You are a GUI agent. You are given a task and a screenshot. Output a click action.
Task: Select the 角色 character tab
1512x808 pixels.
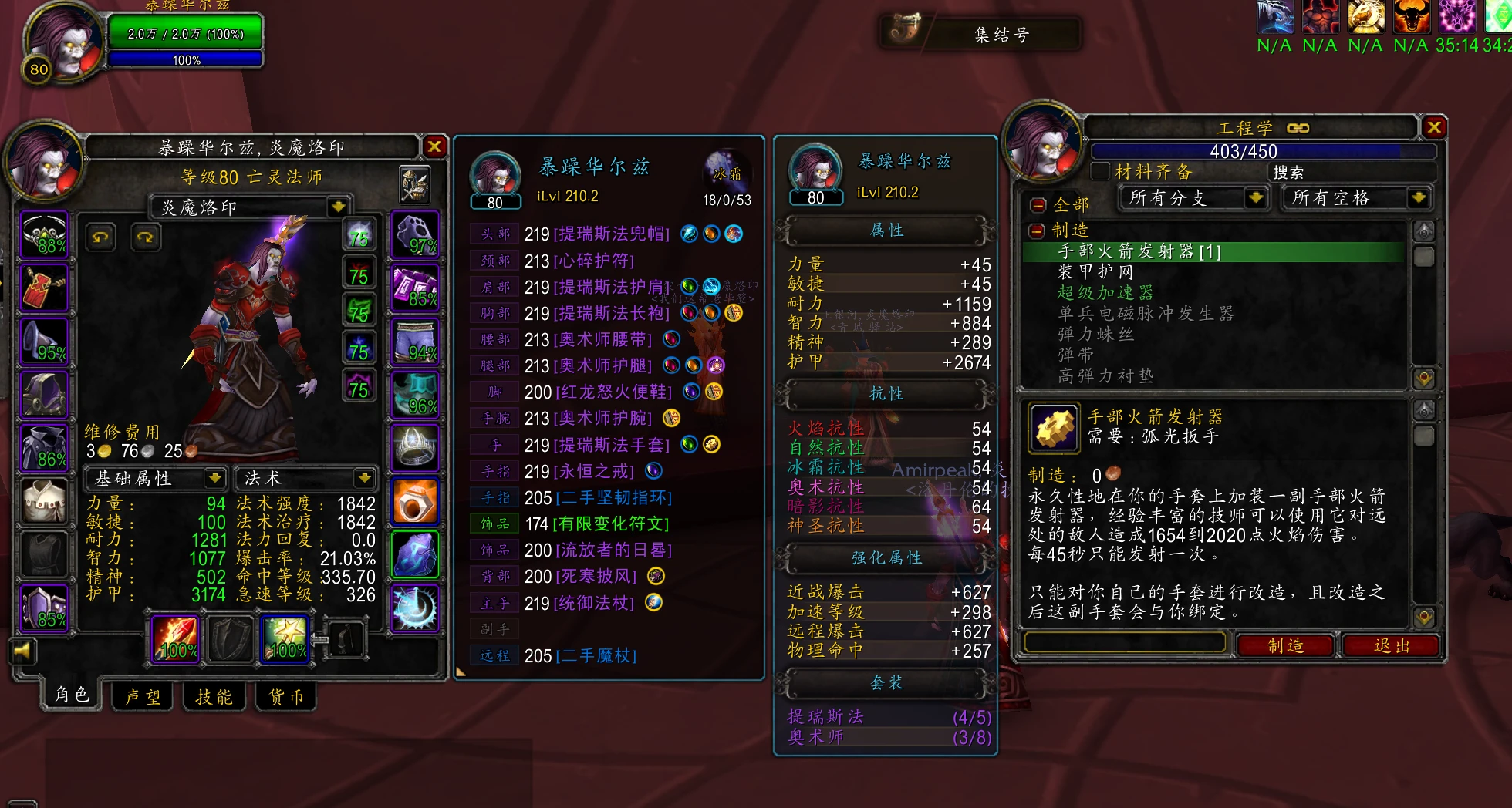pyautogui.click(x=72, y=695)
